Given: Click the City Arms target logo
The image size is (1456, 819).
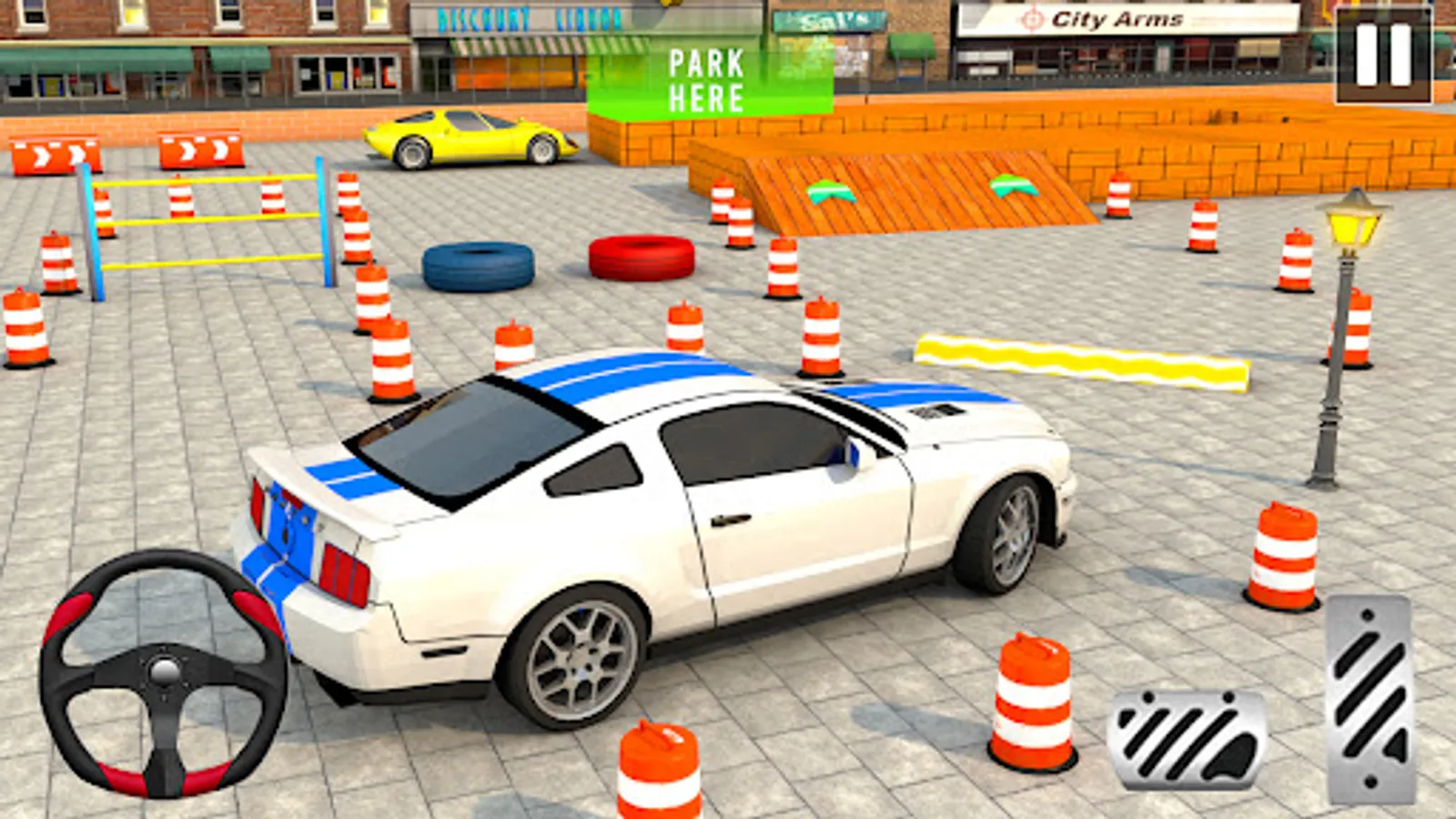Looking at the screenshot, I should click(1033, 18).
